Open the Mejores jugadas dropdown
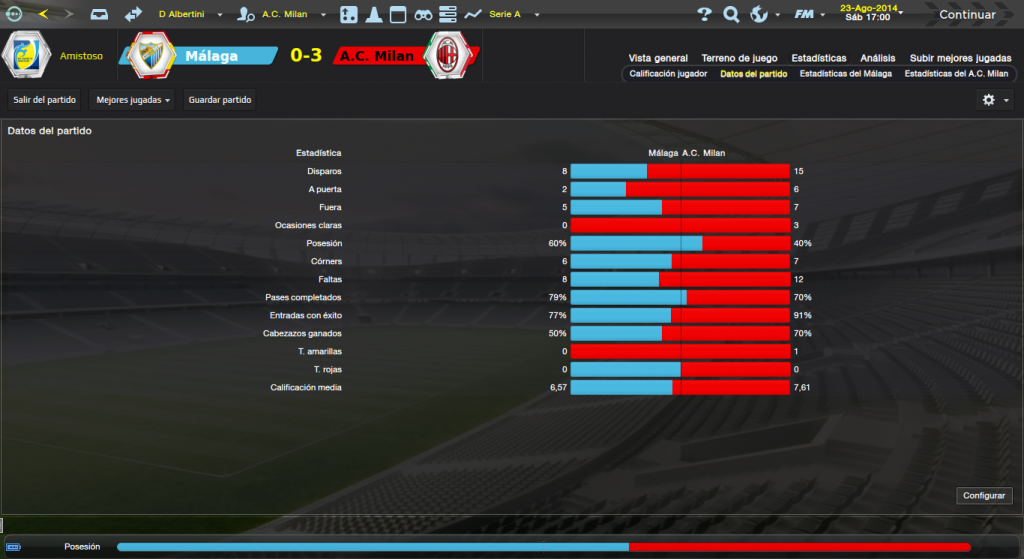 click(x=134, y=100)
